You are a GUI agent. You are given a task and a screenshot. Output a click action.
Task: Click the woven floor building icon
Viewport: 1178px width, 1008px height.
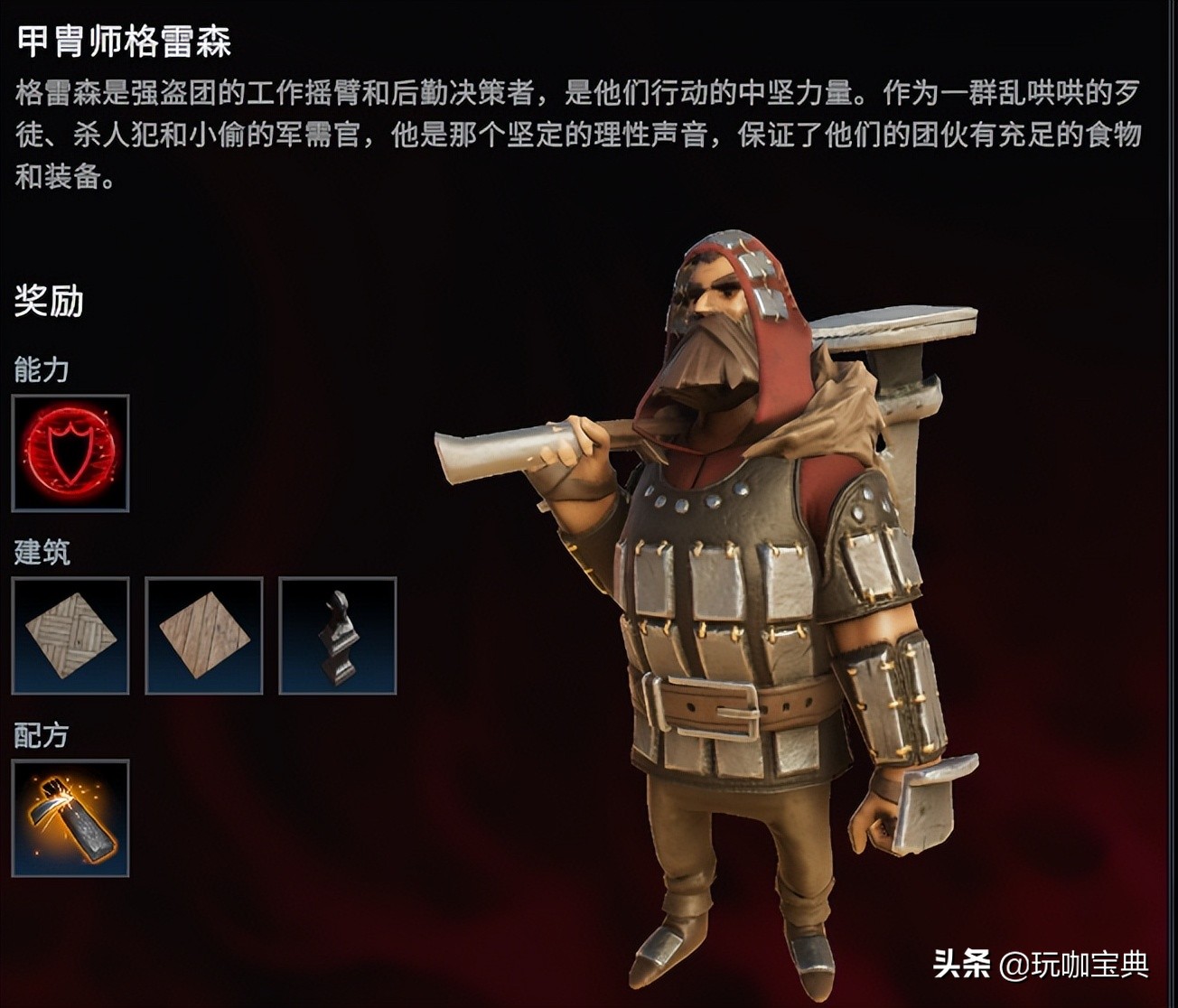[69, 634]
